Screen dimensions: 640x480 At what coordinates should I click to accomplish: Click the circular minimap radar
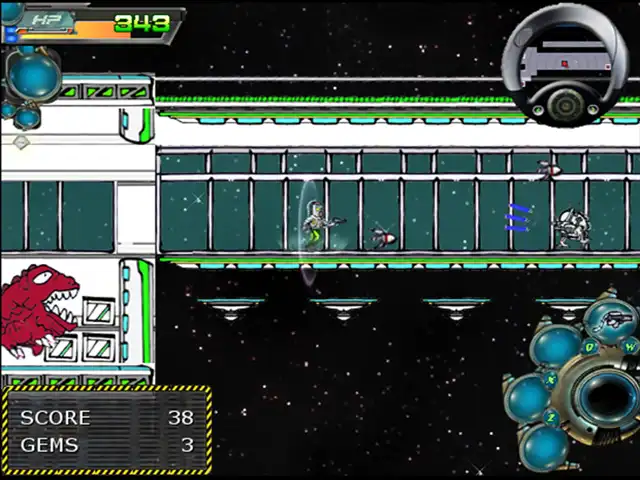(x=565, y=62)
